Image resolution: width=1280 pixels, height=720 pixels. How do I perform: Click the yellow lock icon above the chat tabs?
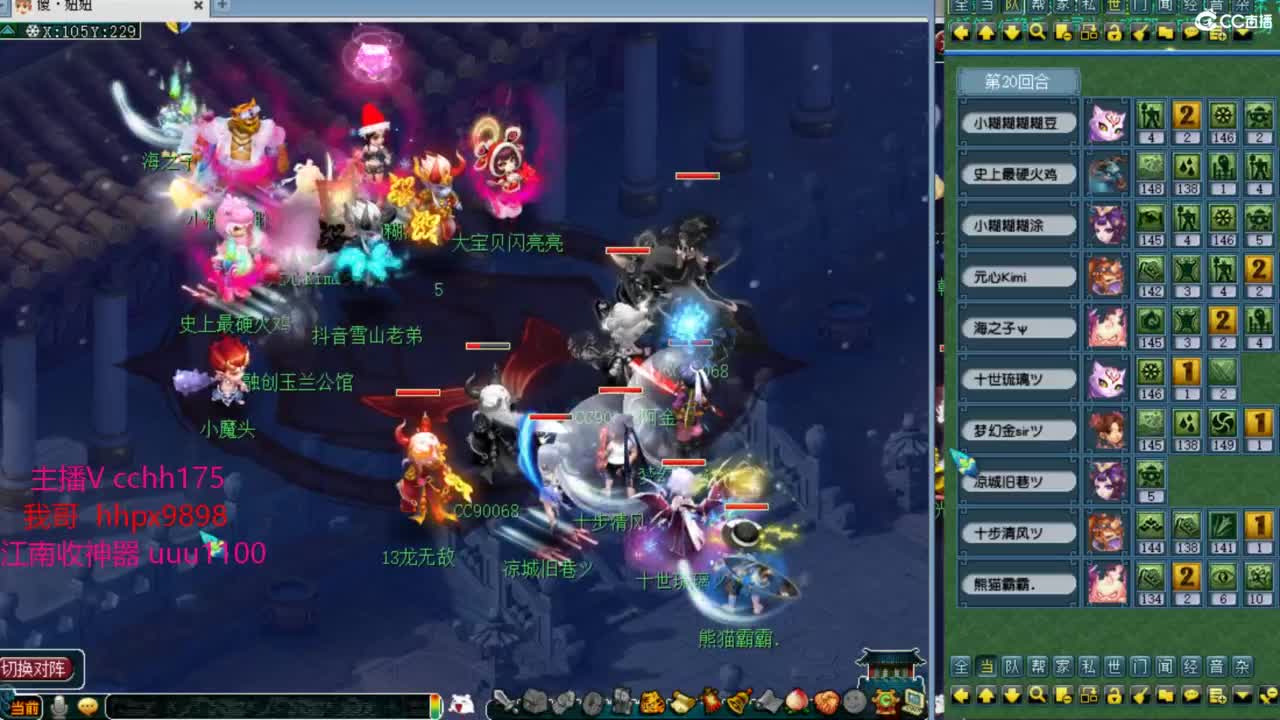1113,33
